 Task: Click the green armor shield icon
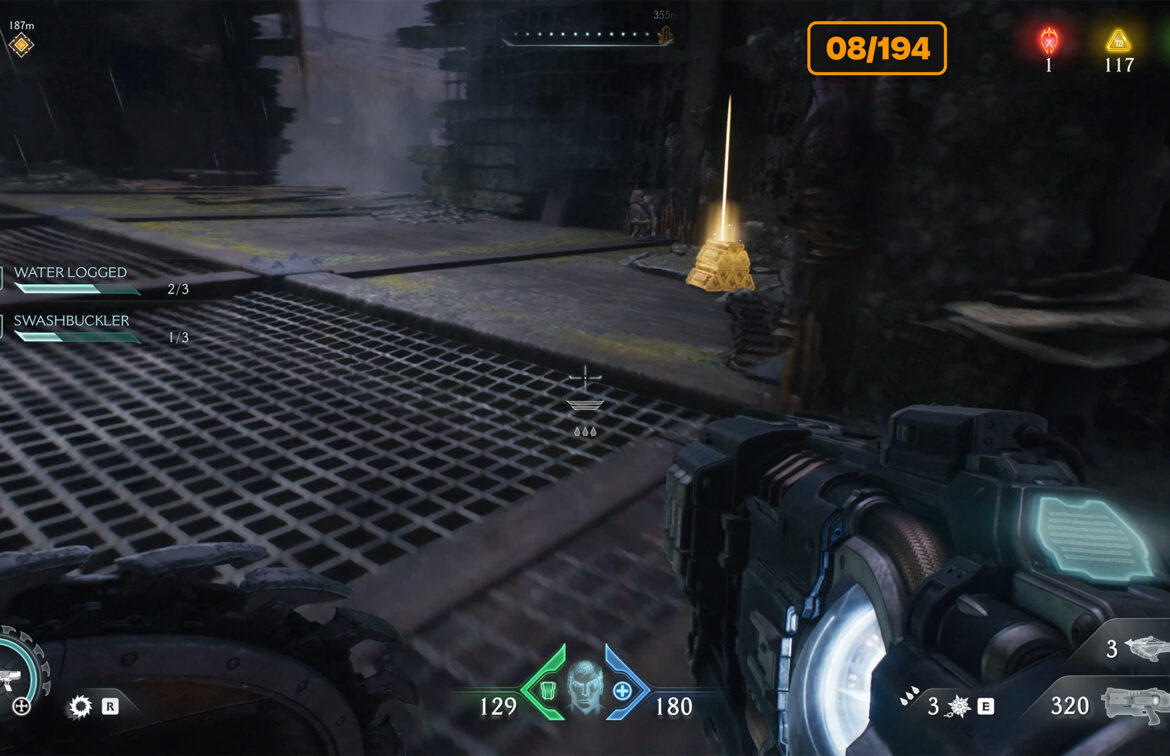click(x=549, y=690)
